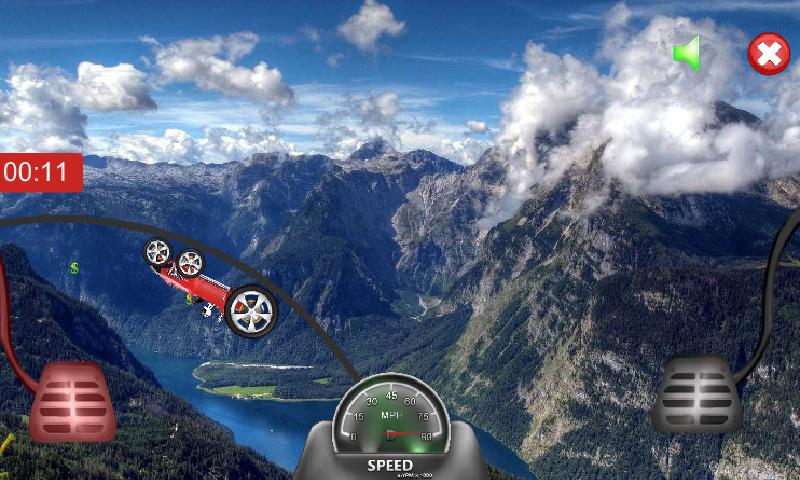The height and width of the screenshot is (480, 800).
Task: Toggle sound with the green speaker icon
Action: [687, 53]
